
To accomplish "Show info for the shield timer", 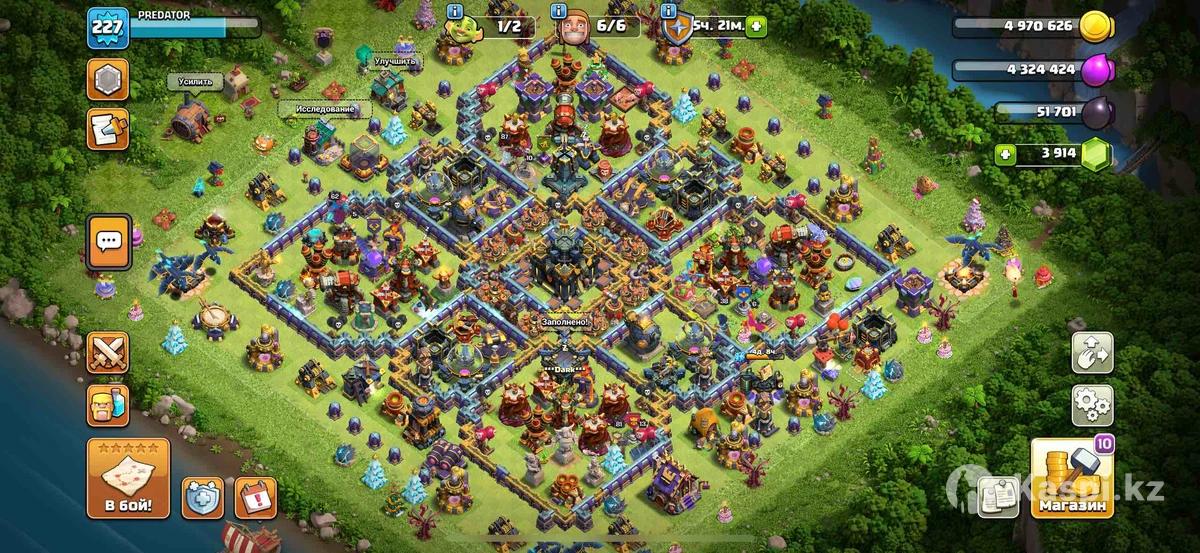I will point(667,11).
